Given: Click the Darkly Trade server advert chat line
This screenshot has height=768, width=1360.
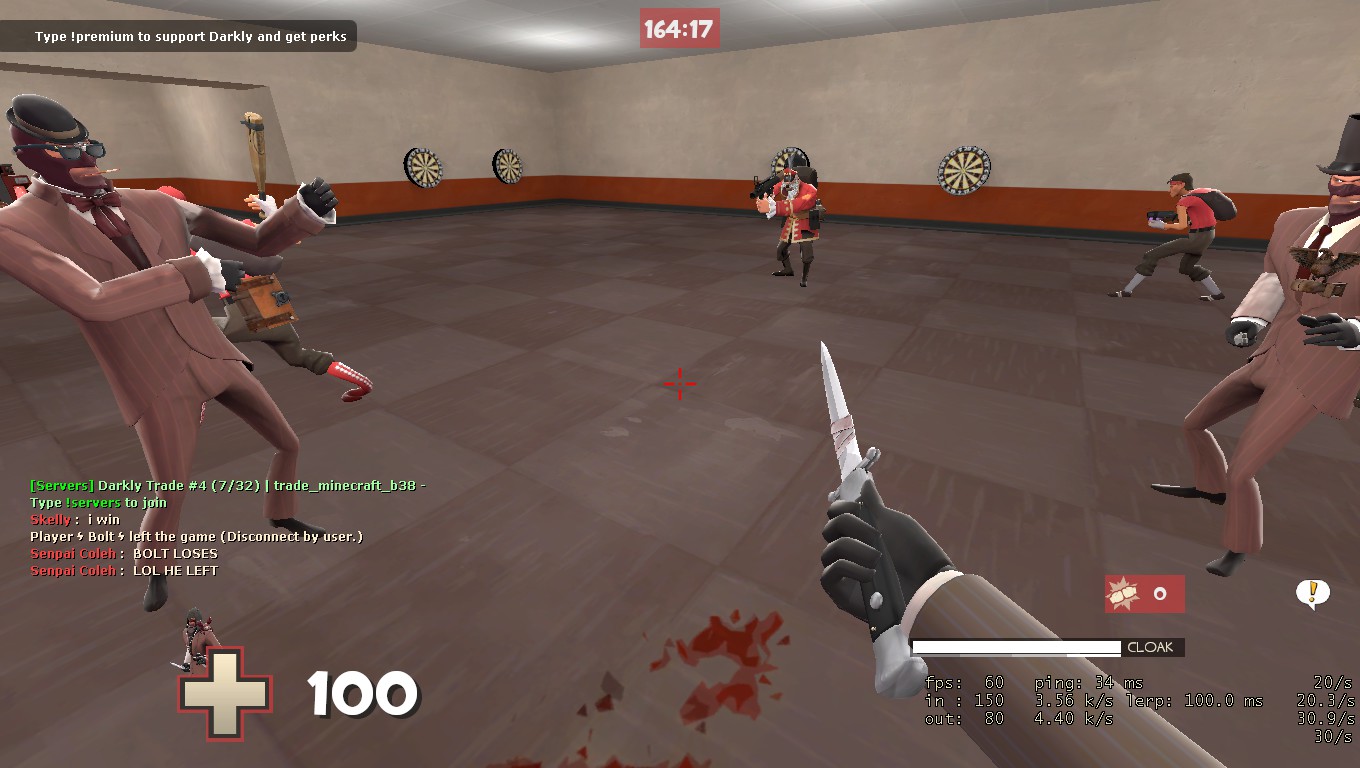Looking at the screenshot, I should tap(228, 486).
